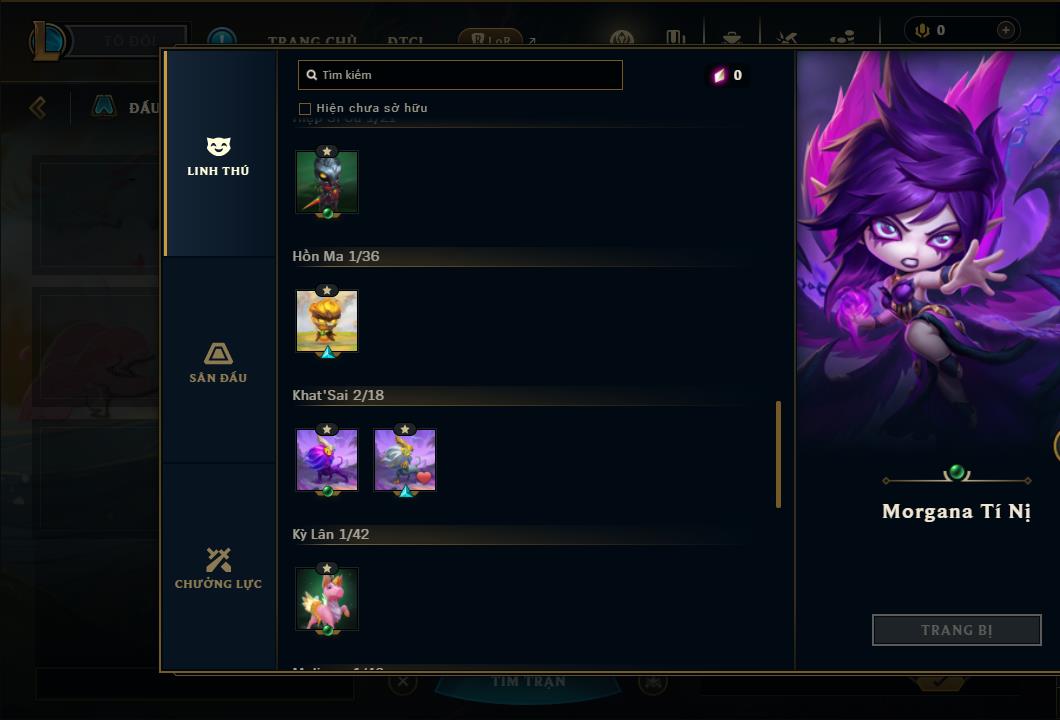Toggle the Hiện chưa sở hữu checkbox
The image size is (1060, 720).
(x=305, y=108)
